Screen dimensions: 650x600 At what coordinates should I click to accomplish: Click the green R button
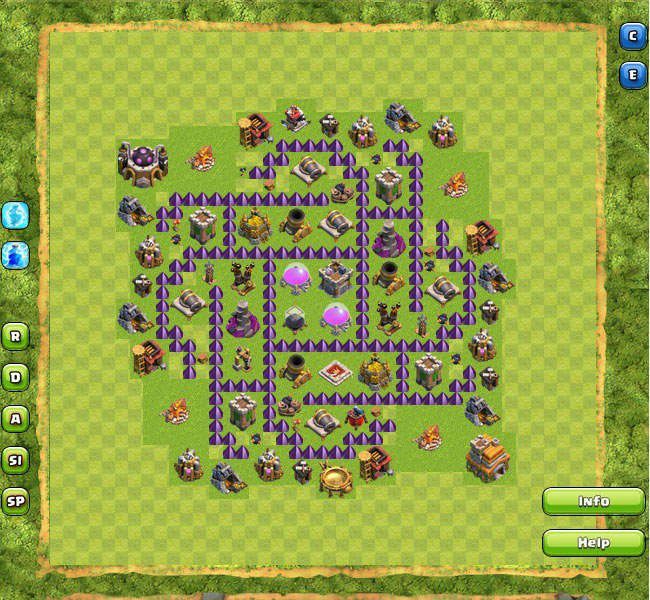tap(15, 335)
